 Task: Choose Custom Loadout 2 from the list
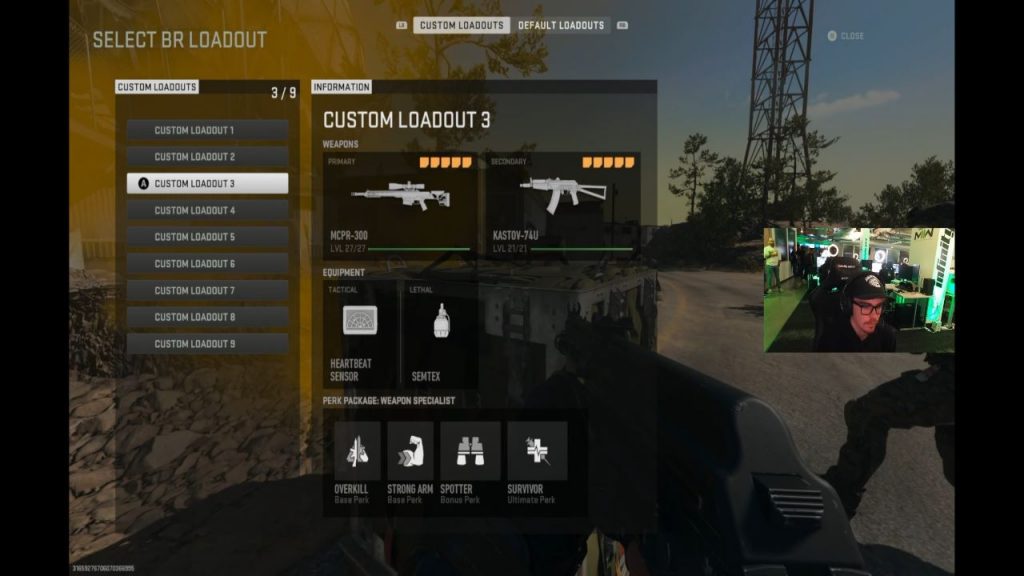pyautogui.click(x=207, y=157)
